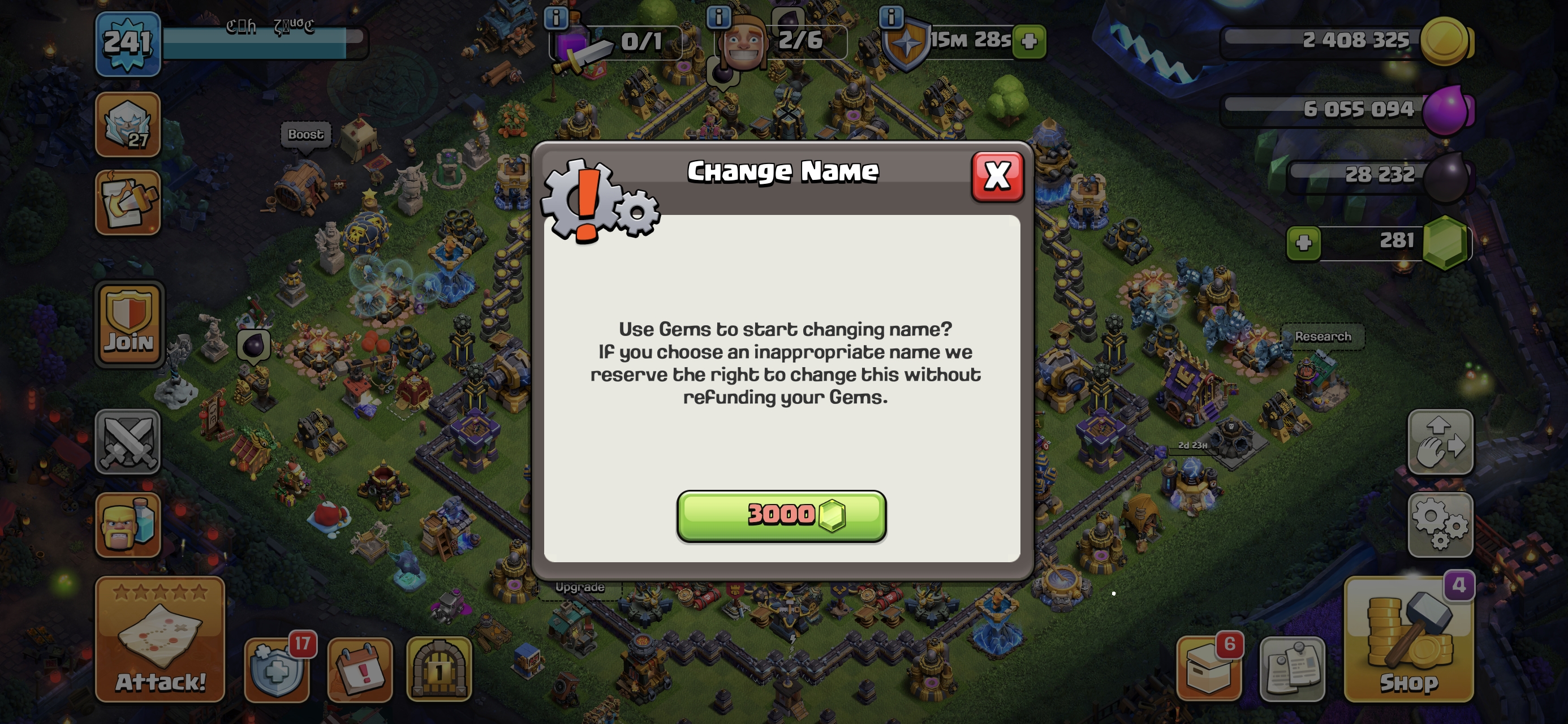This screenshot has width=1568, height=724.
Task: Open the clipboard notes icon
Action: tap(1291, 669)
